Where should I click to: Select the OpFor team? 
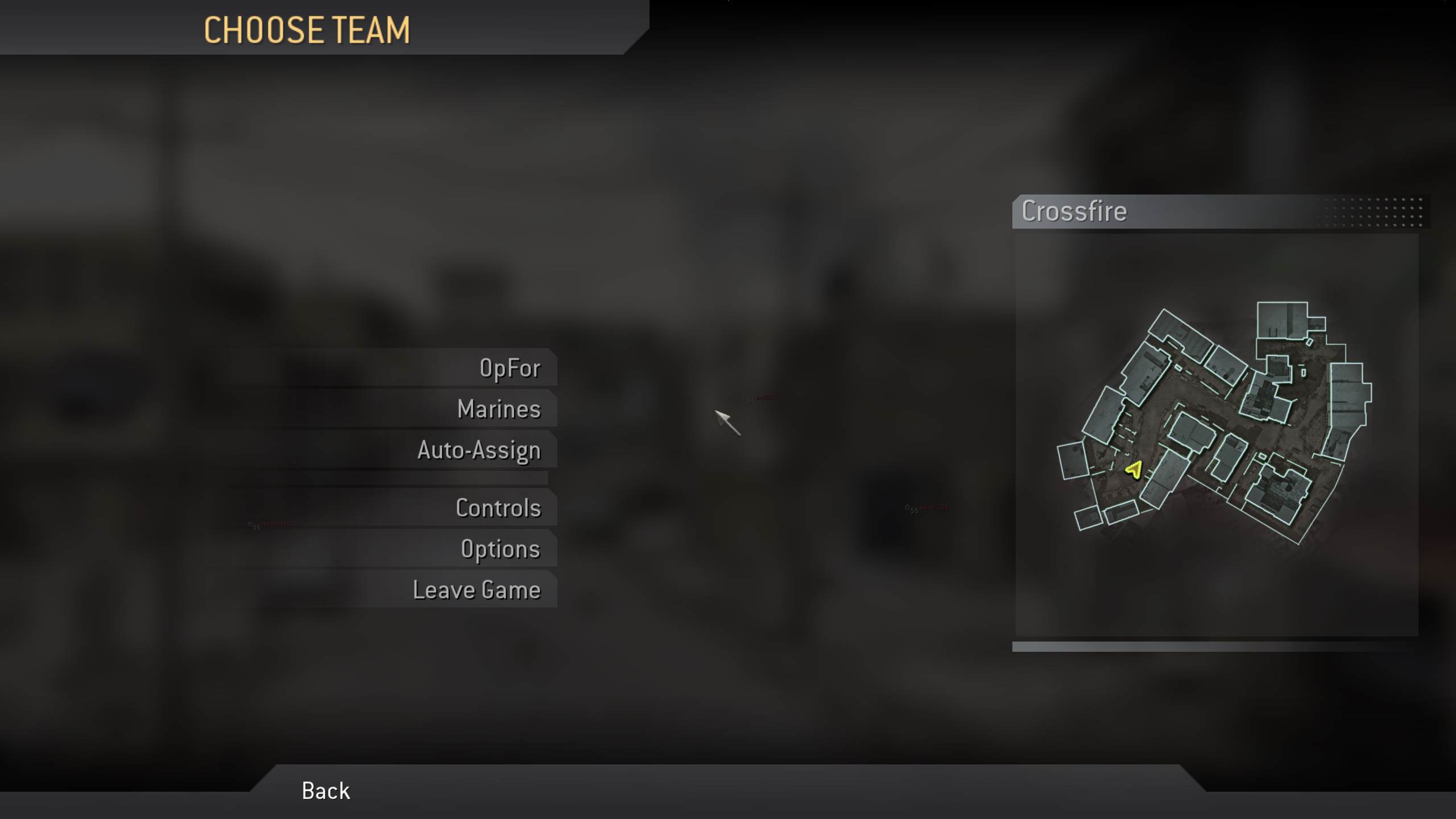pyautogui.click(x=508, y=367)
